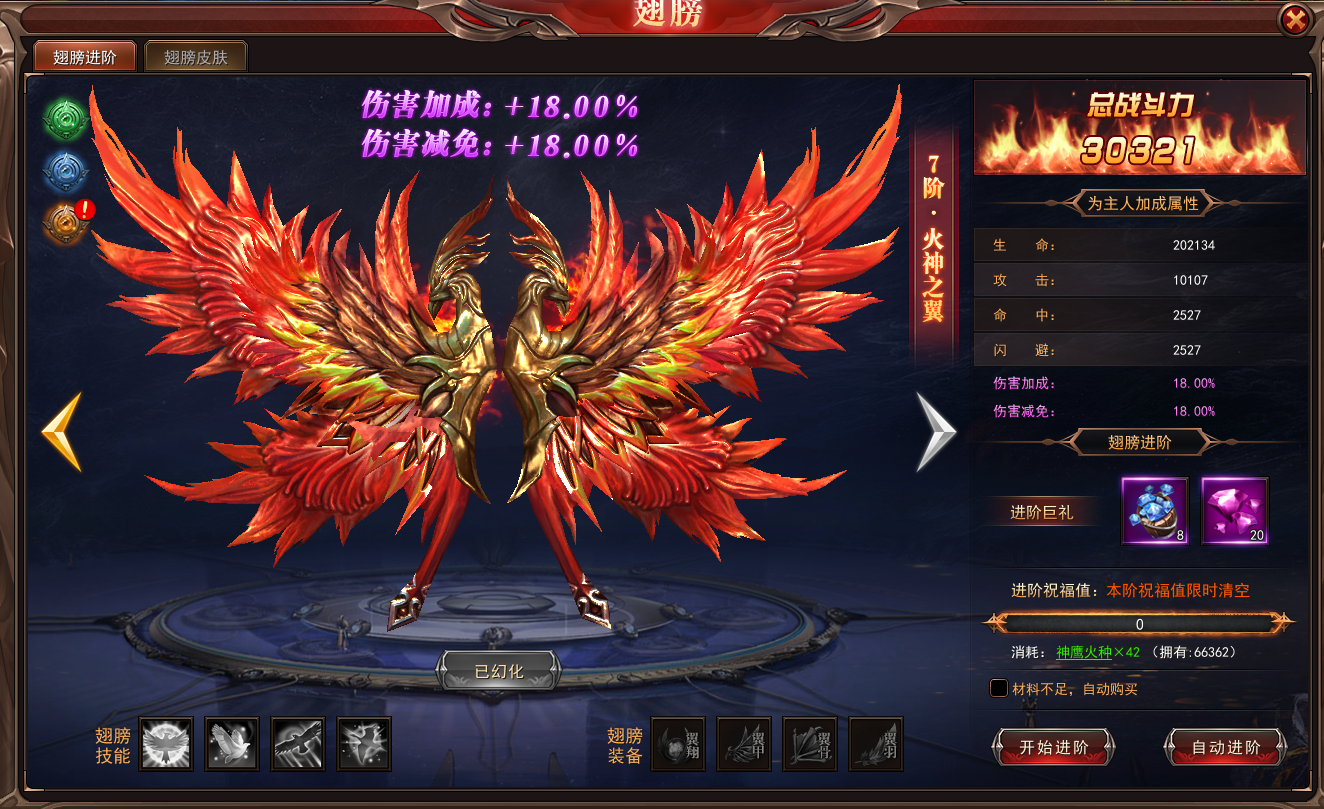Select the 翅膀进阶 tab

(x=85, y=57)
